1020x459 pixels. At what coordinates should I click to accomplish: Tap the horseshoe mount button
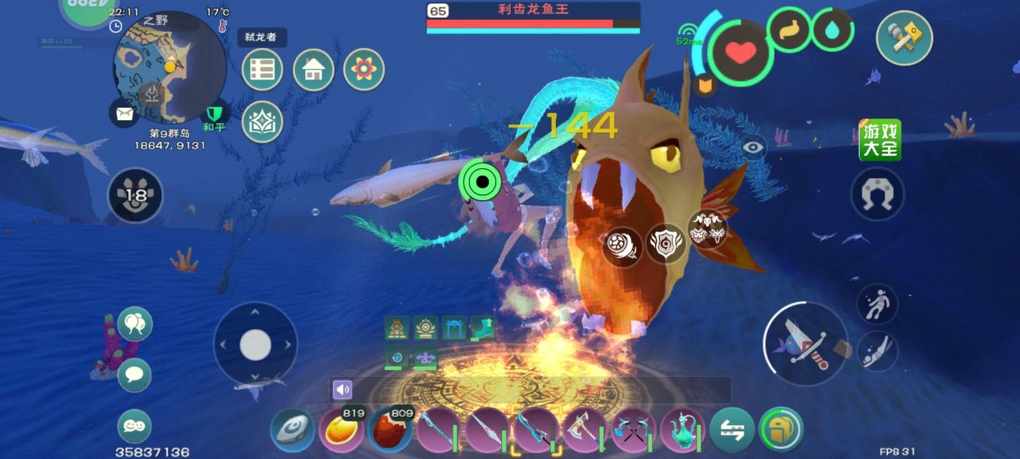877,193
